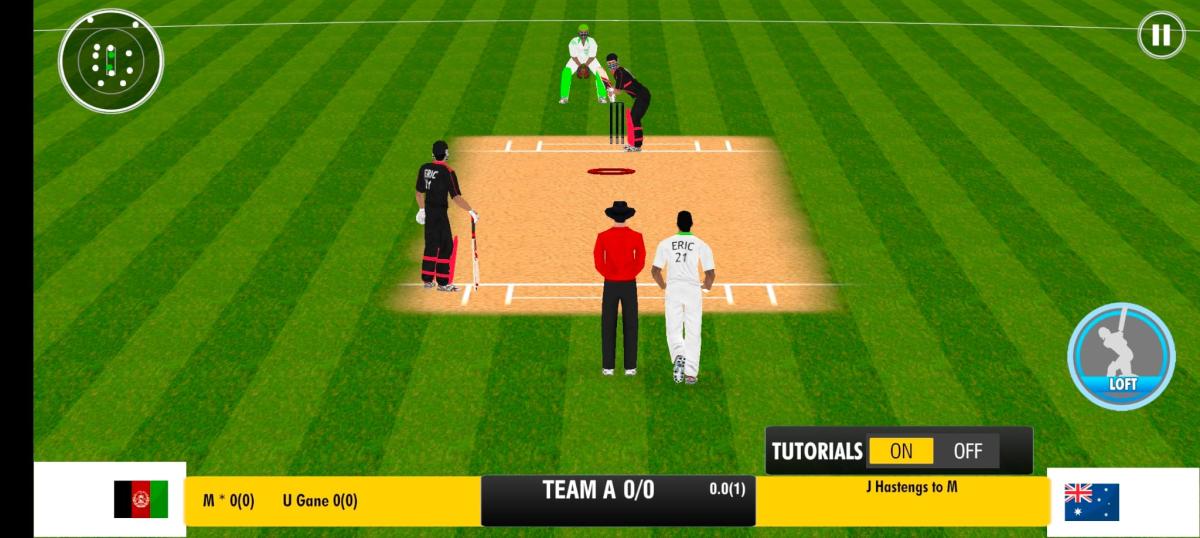The image size is (1200, 538).
Task: Open the circular field placement minimap
Action: pos(110,60)
